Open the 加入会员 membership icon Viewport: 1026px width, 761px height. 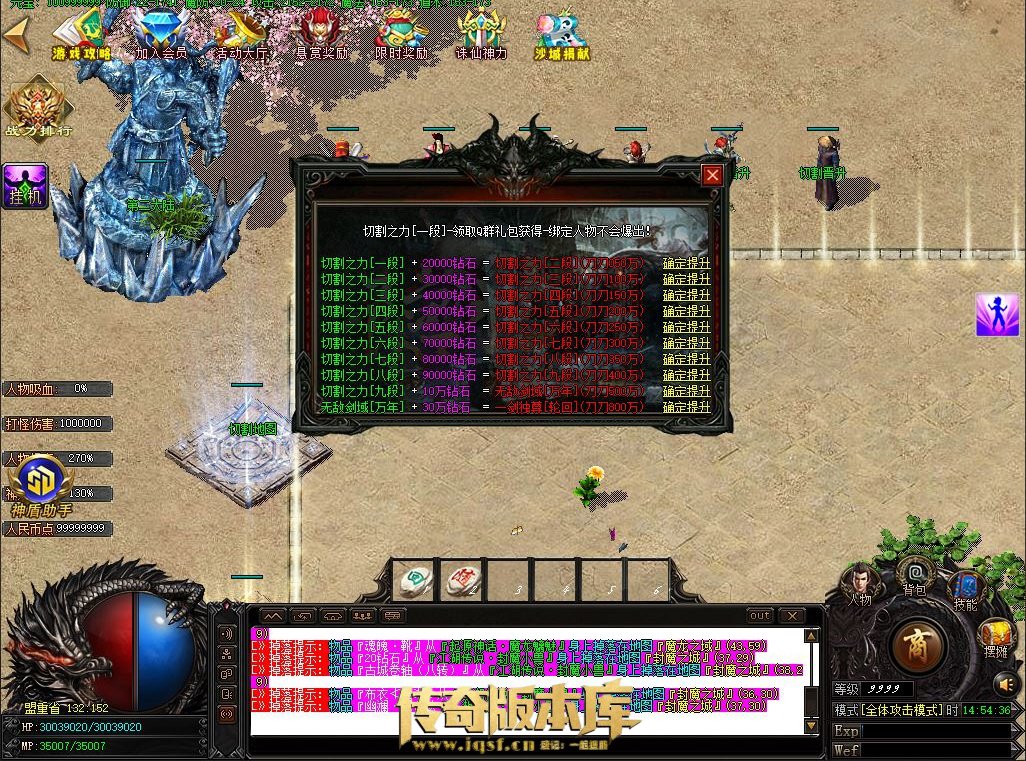(161, 36)
